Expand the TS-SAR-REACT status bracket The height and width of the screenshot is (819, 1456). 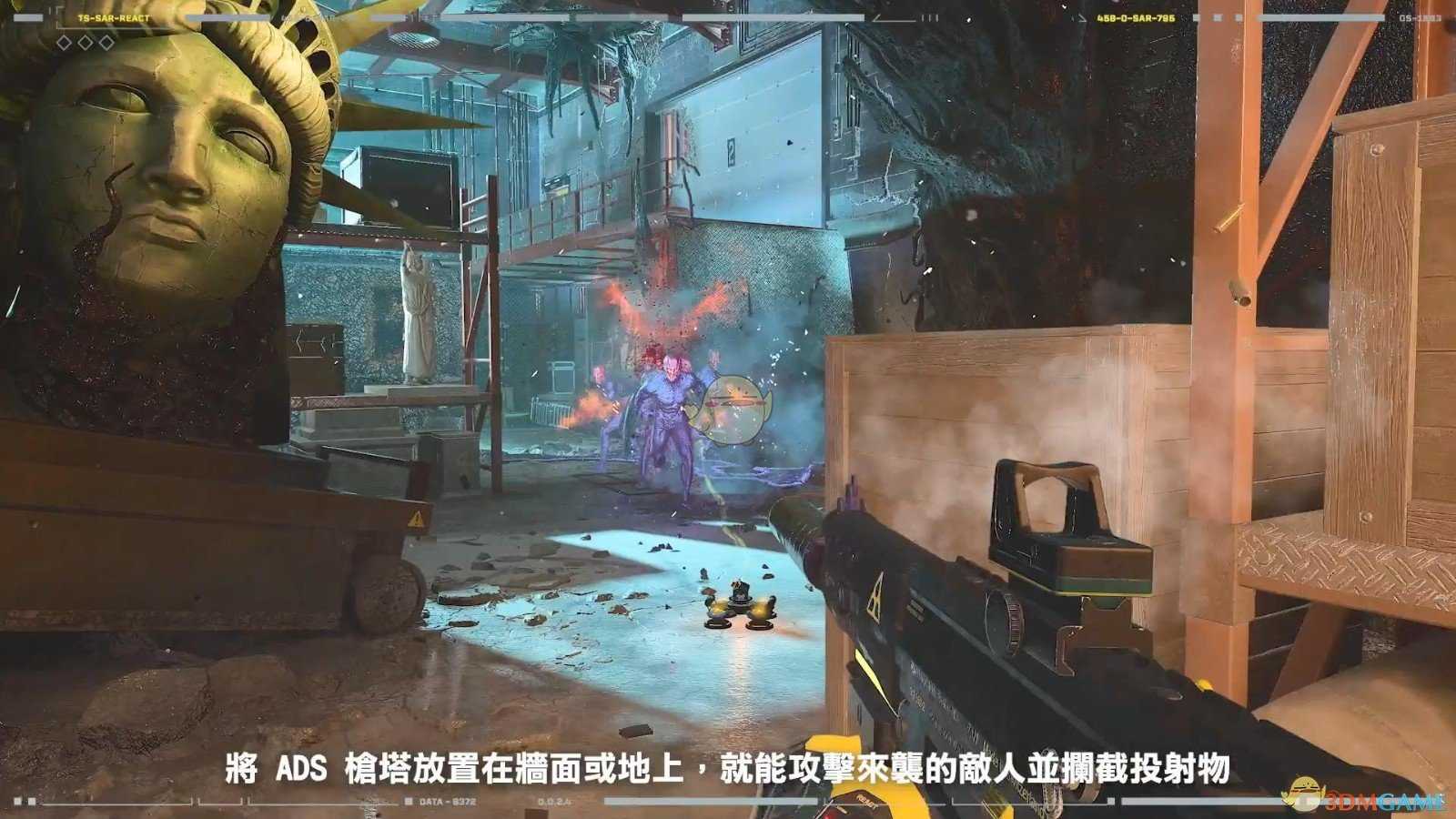tap(58, 18)
